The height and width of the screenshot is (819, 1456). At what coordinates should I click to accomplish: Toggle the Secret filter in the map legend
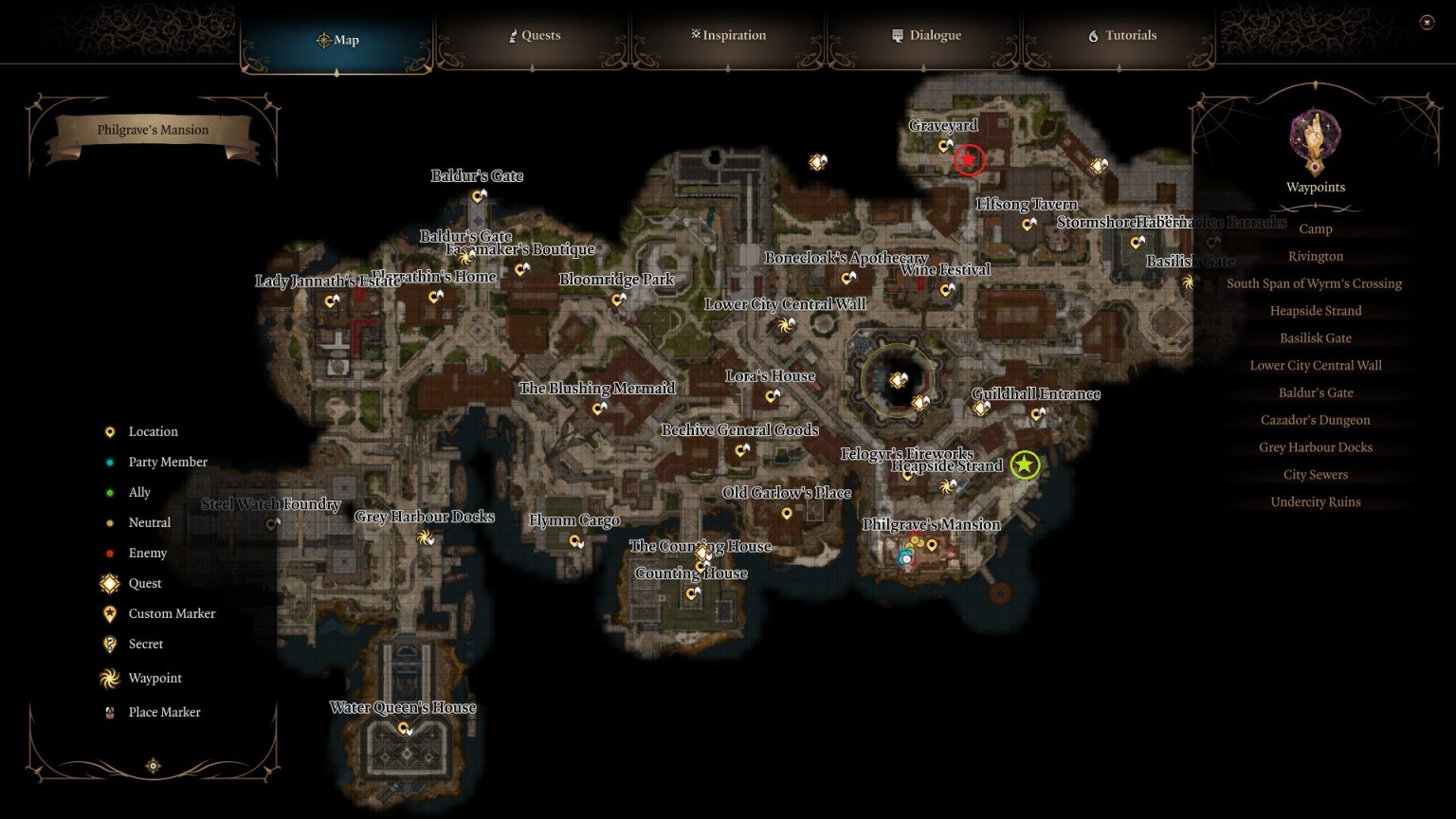(109, 644)
